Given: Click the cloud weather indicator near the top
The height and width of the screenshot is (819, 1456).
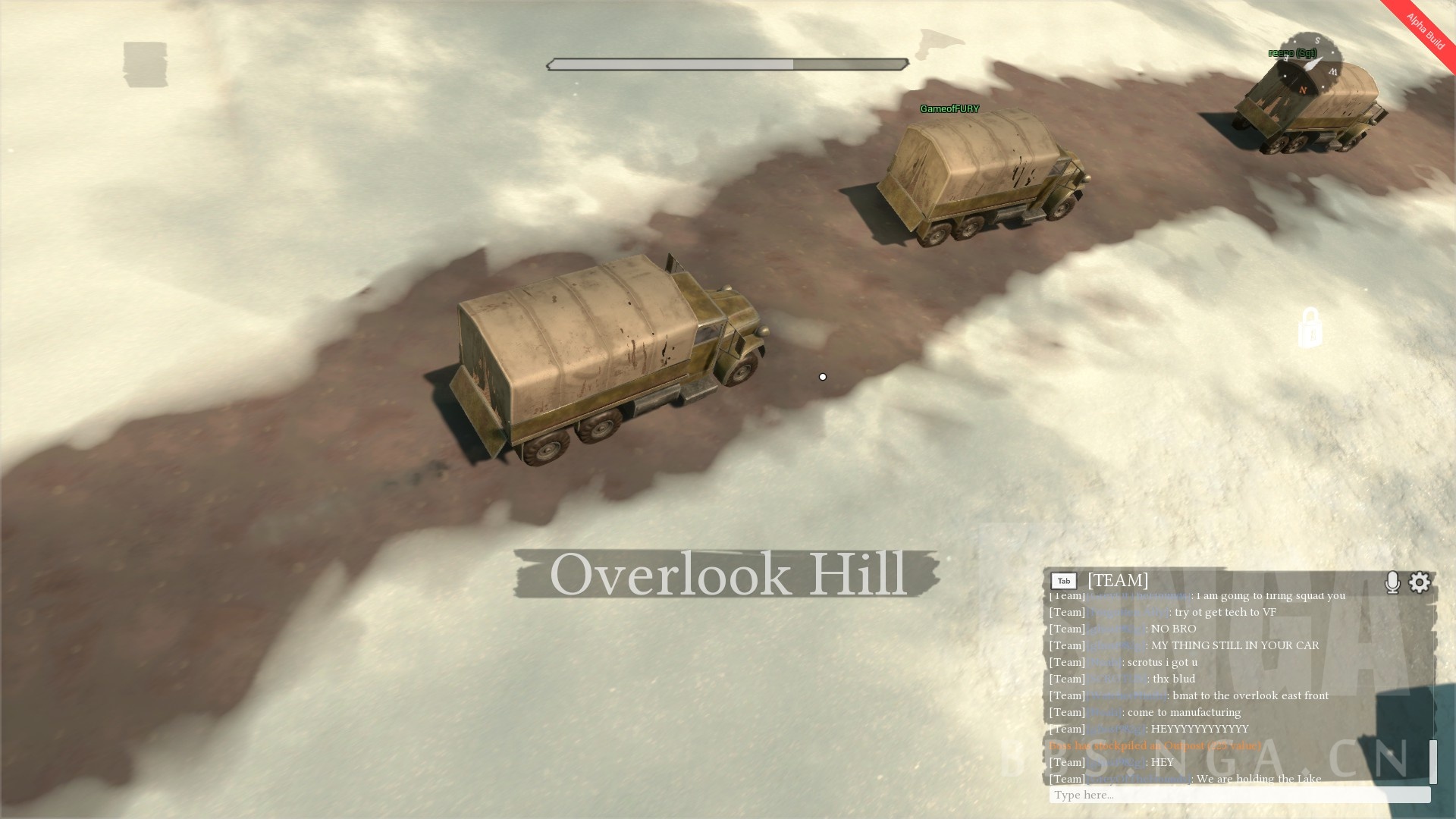Looking at the screenshot, I should tap(937, 43).
